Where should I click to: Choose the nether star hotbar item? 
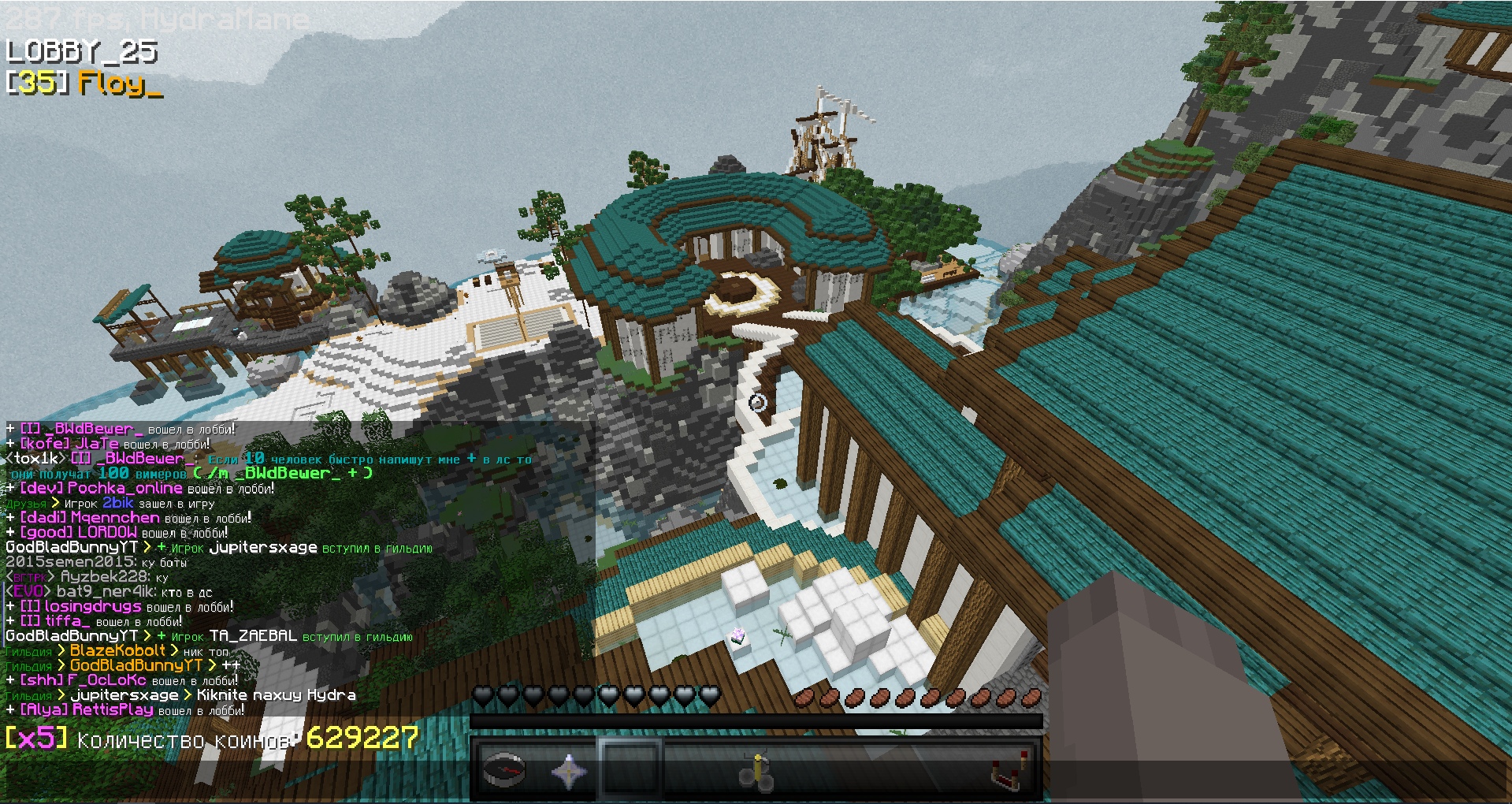(x=567, y=770)
